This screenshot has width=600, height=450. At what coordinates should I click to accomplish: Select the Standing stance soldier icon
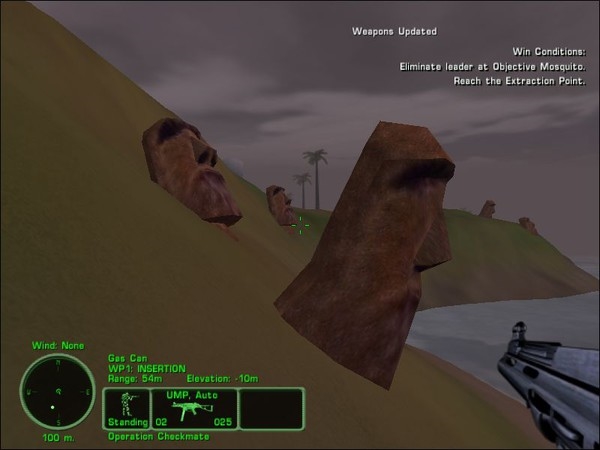127,405
